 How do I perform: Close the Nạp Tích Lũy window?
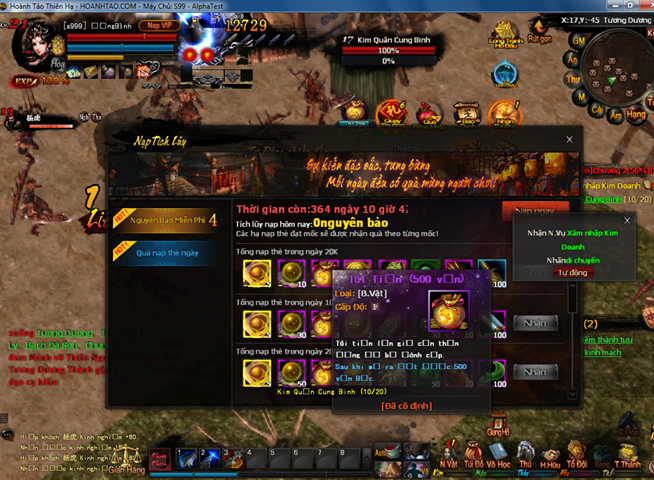(x=569, y=140)
